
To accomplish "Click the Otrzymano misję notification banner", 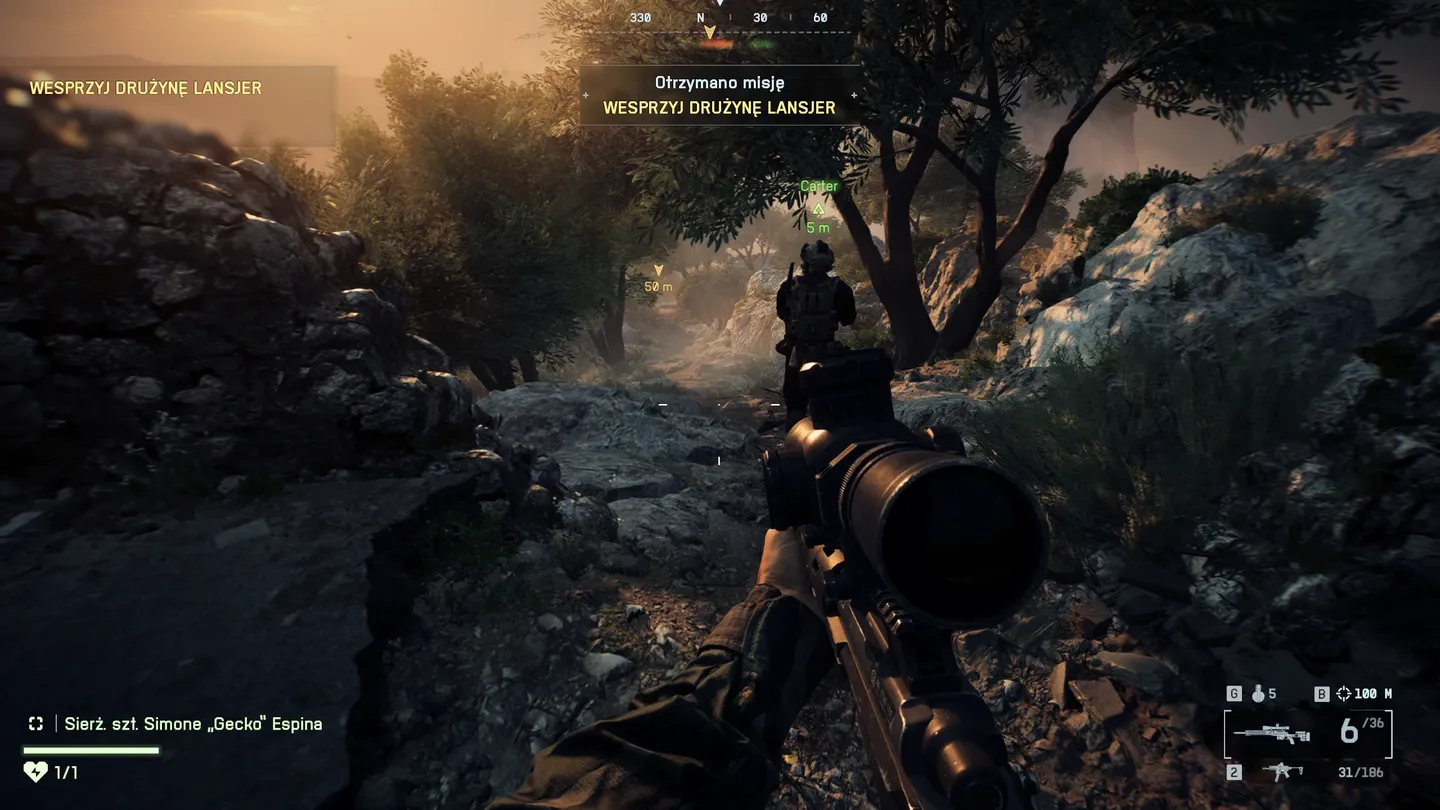I will tap(719, 96).
